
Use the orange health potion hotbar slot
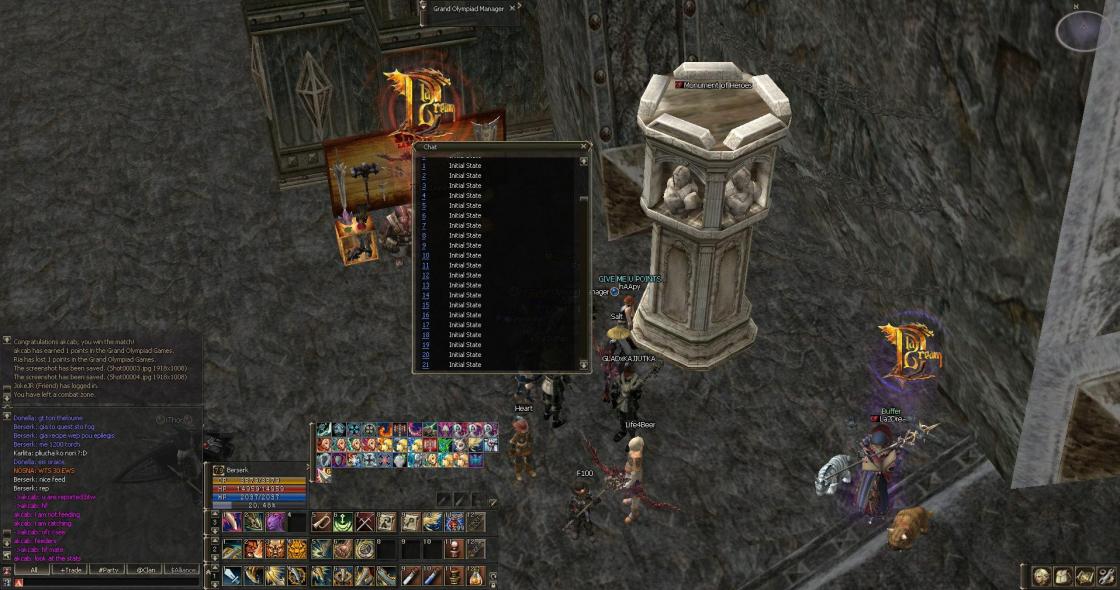(475, 575)
